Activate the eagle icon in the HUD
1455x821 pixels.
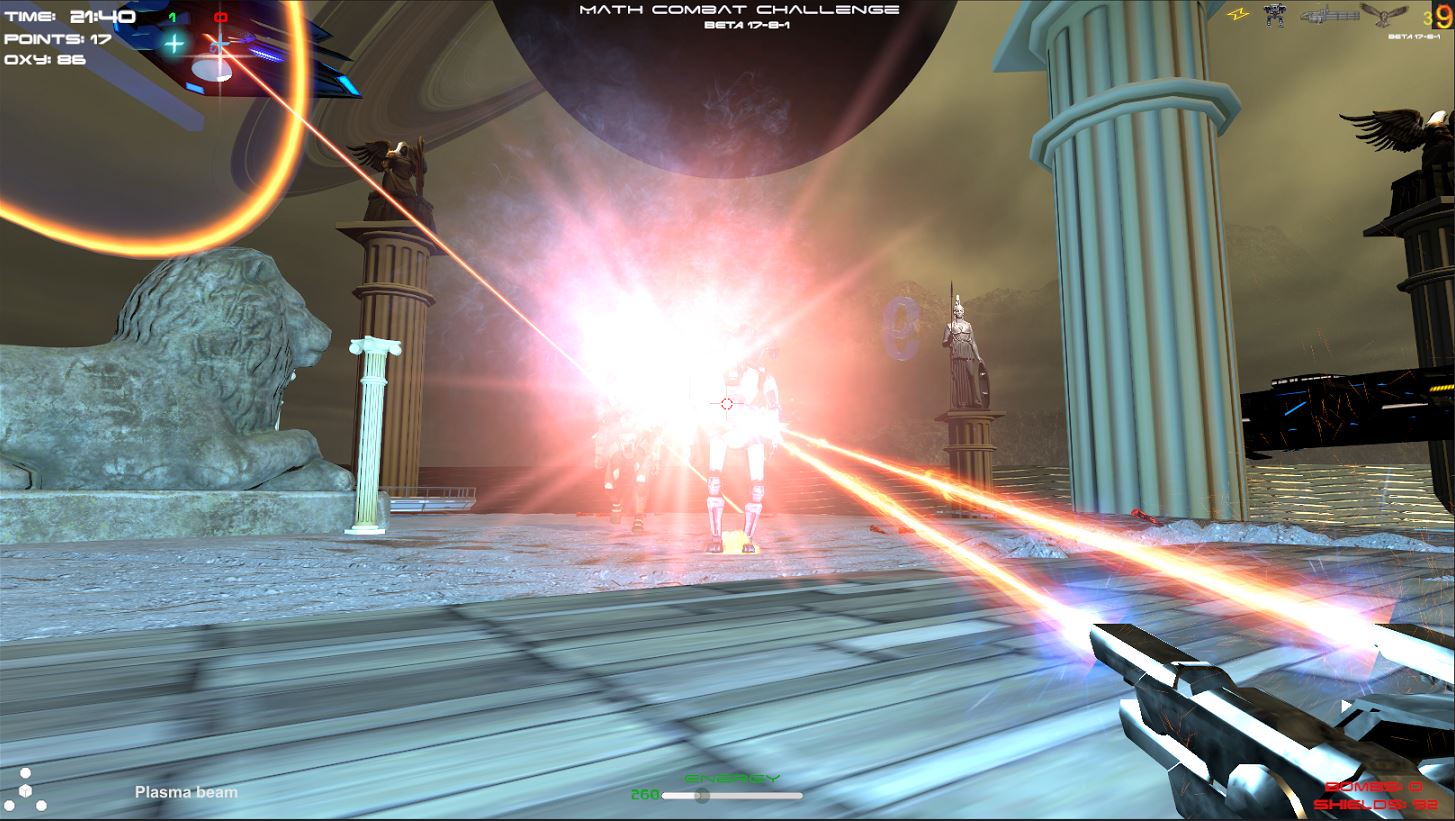pos(1385,14)
